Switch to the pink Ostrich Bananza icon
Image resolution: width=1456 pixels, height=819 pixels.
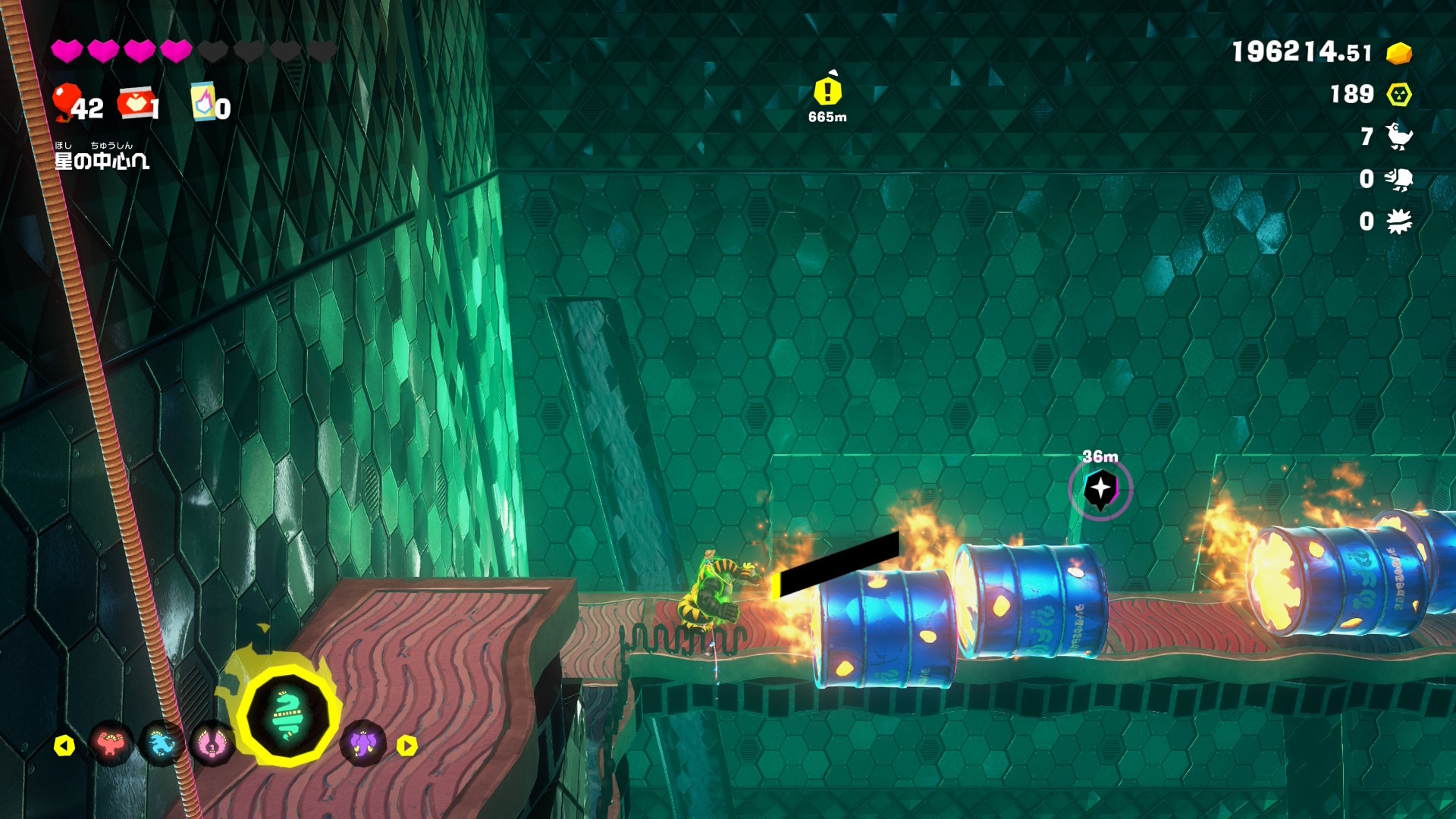(x=212, y=744)
